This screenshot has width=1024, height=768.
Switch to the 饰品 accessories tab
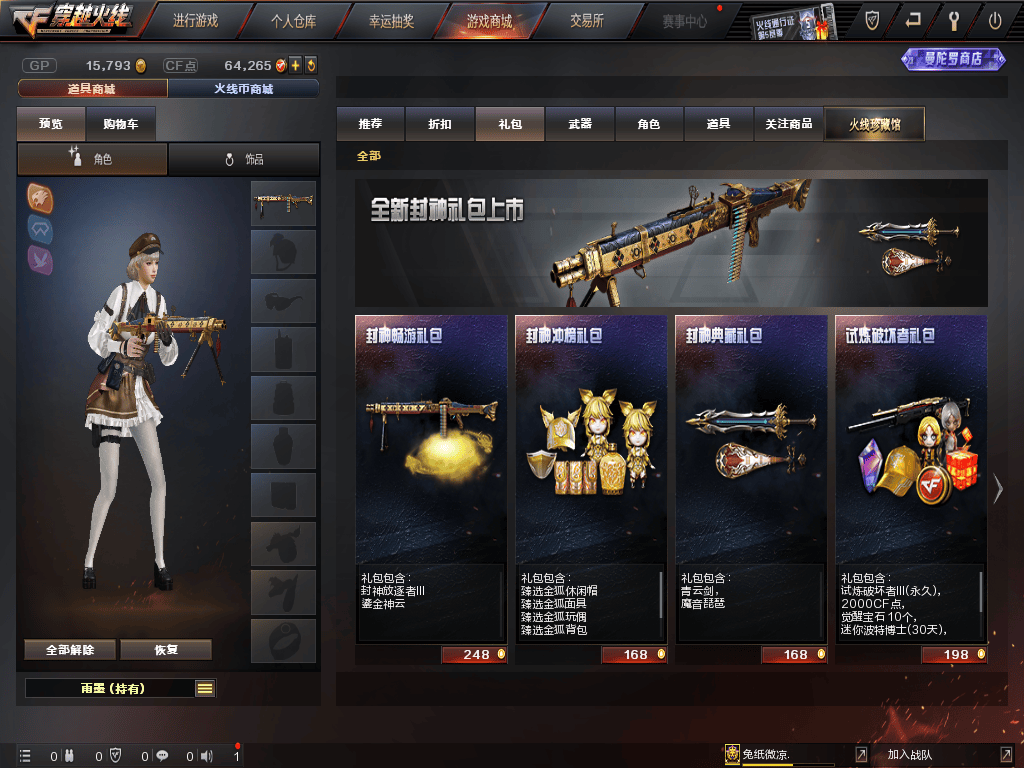244,159
